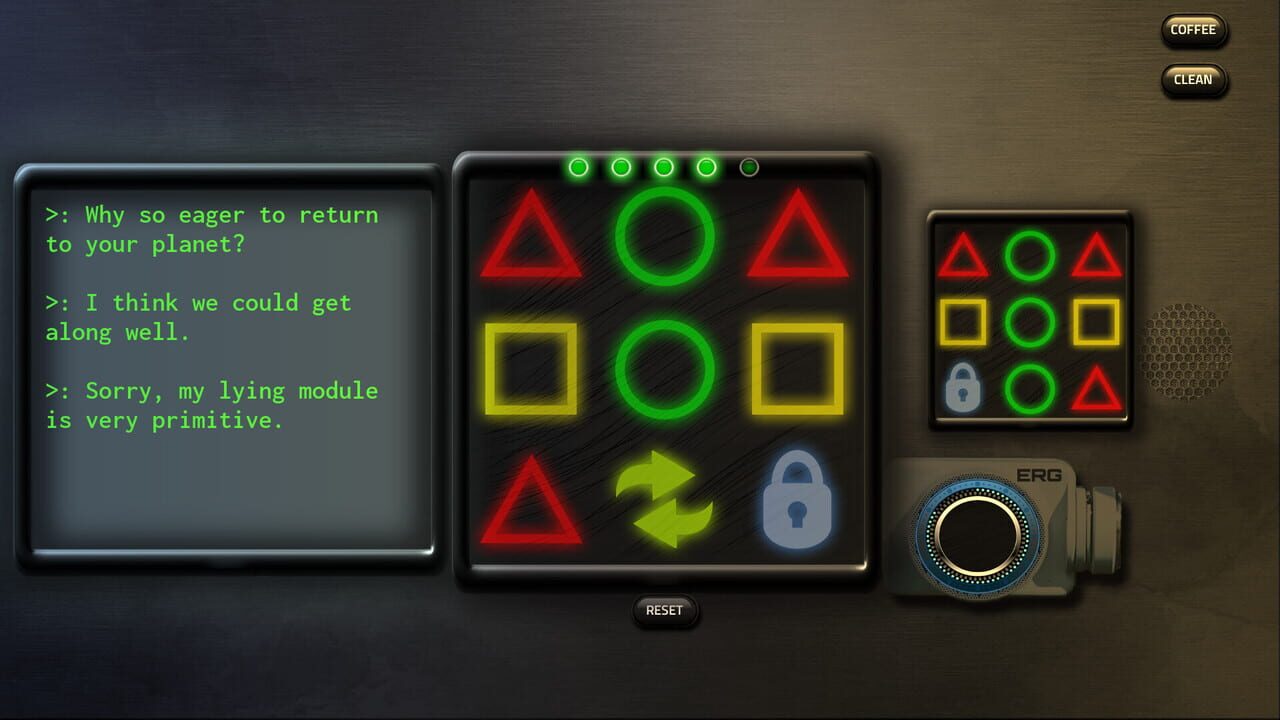
Task: Turn the ERG dial knob
Action: (x=975, y=535)
